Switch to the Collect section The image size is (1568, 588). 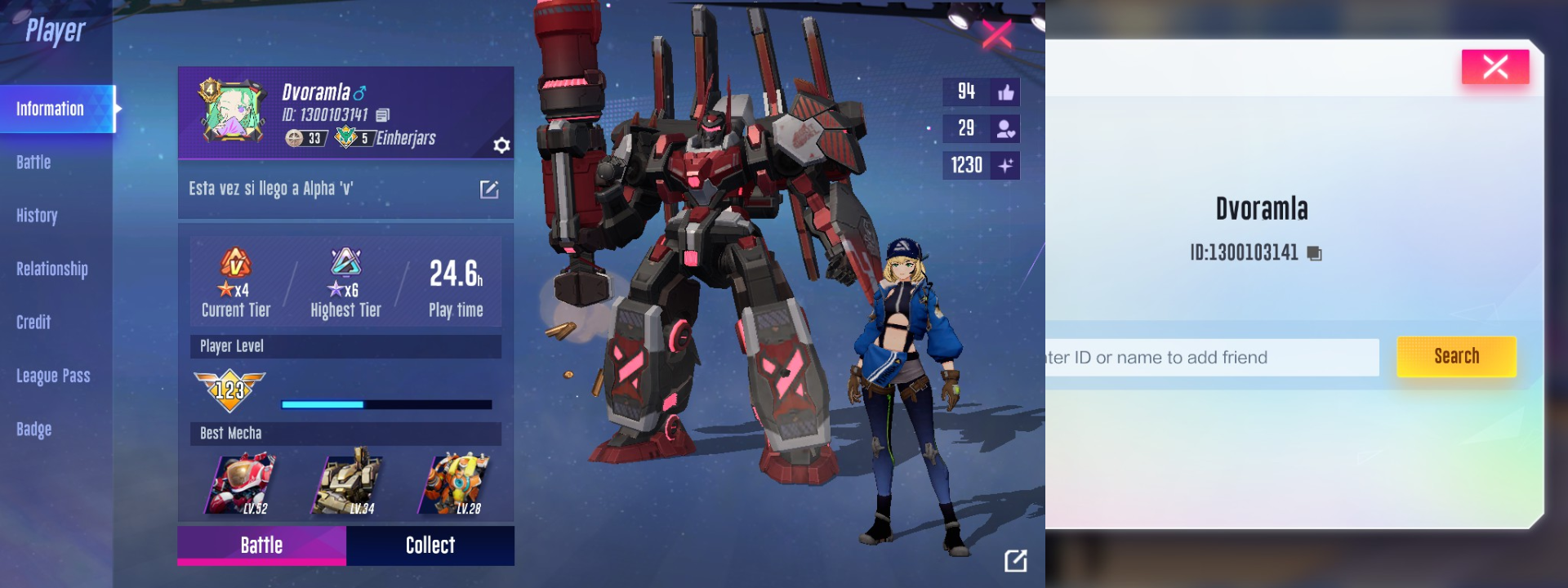430,545
